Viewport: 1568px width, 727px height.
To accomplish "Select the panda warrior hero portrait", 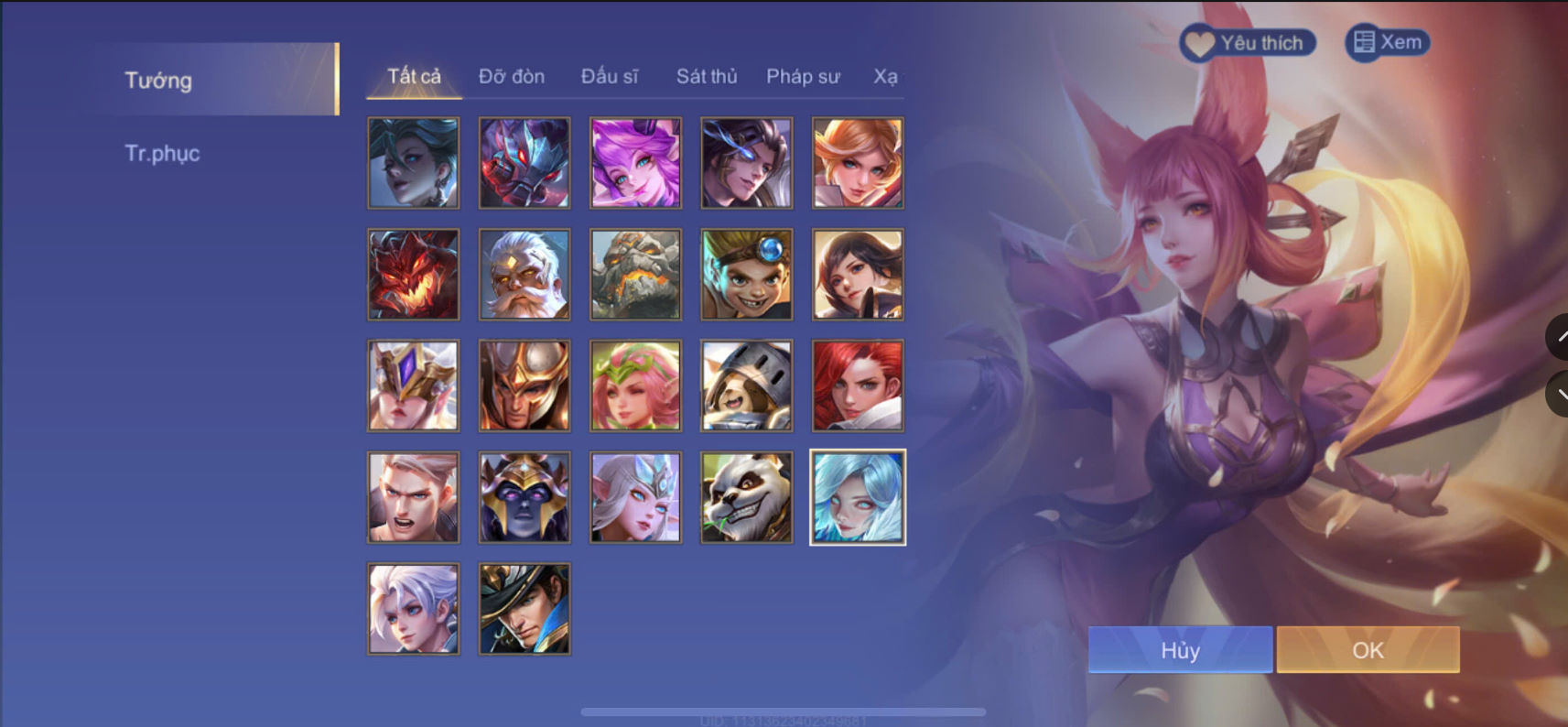I will (x=745, y=497).
